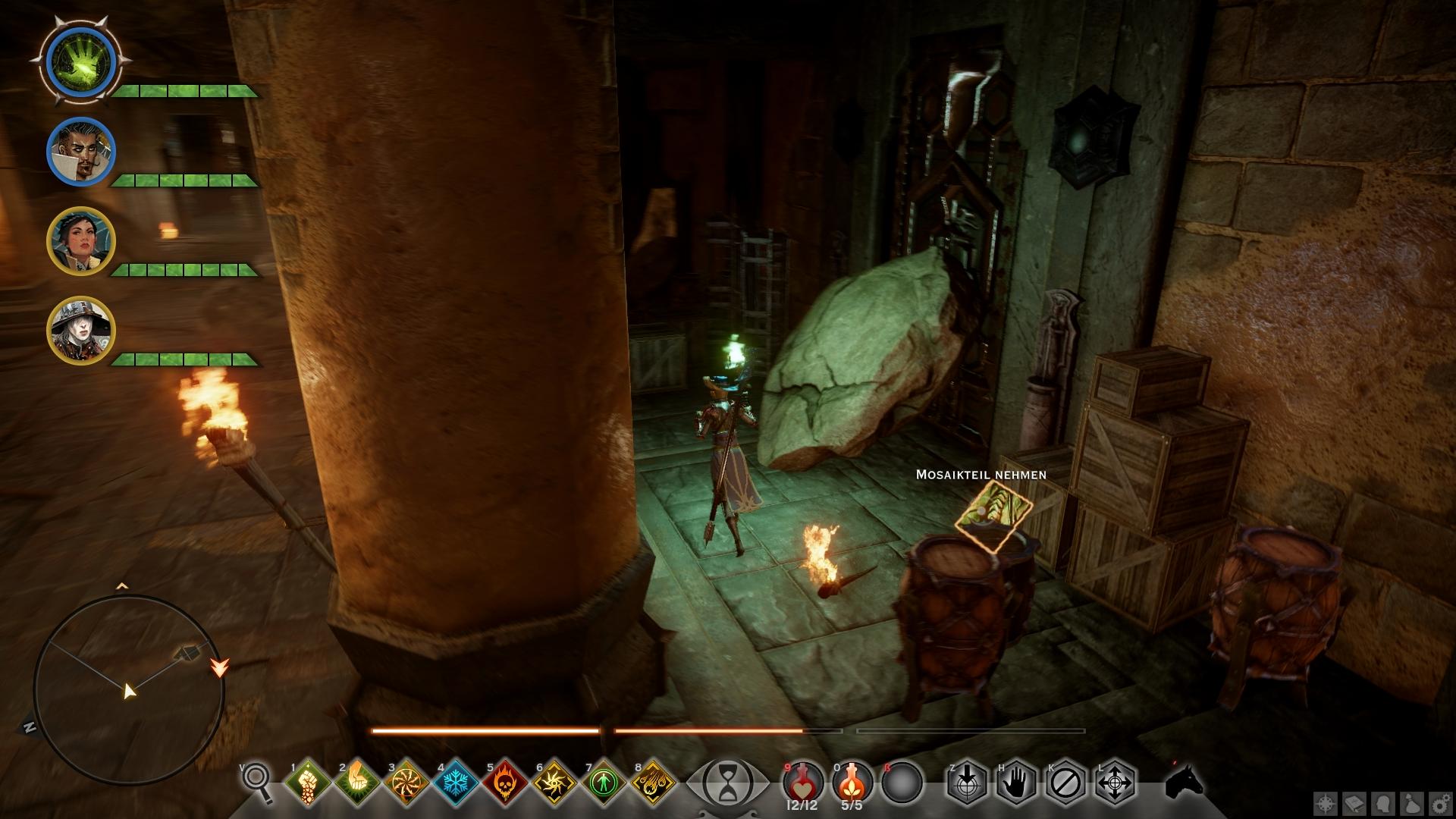1456x819 pixels.
Task: Drink the red heart health potion
Action: click(x=803, y=781)
